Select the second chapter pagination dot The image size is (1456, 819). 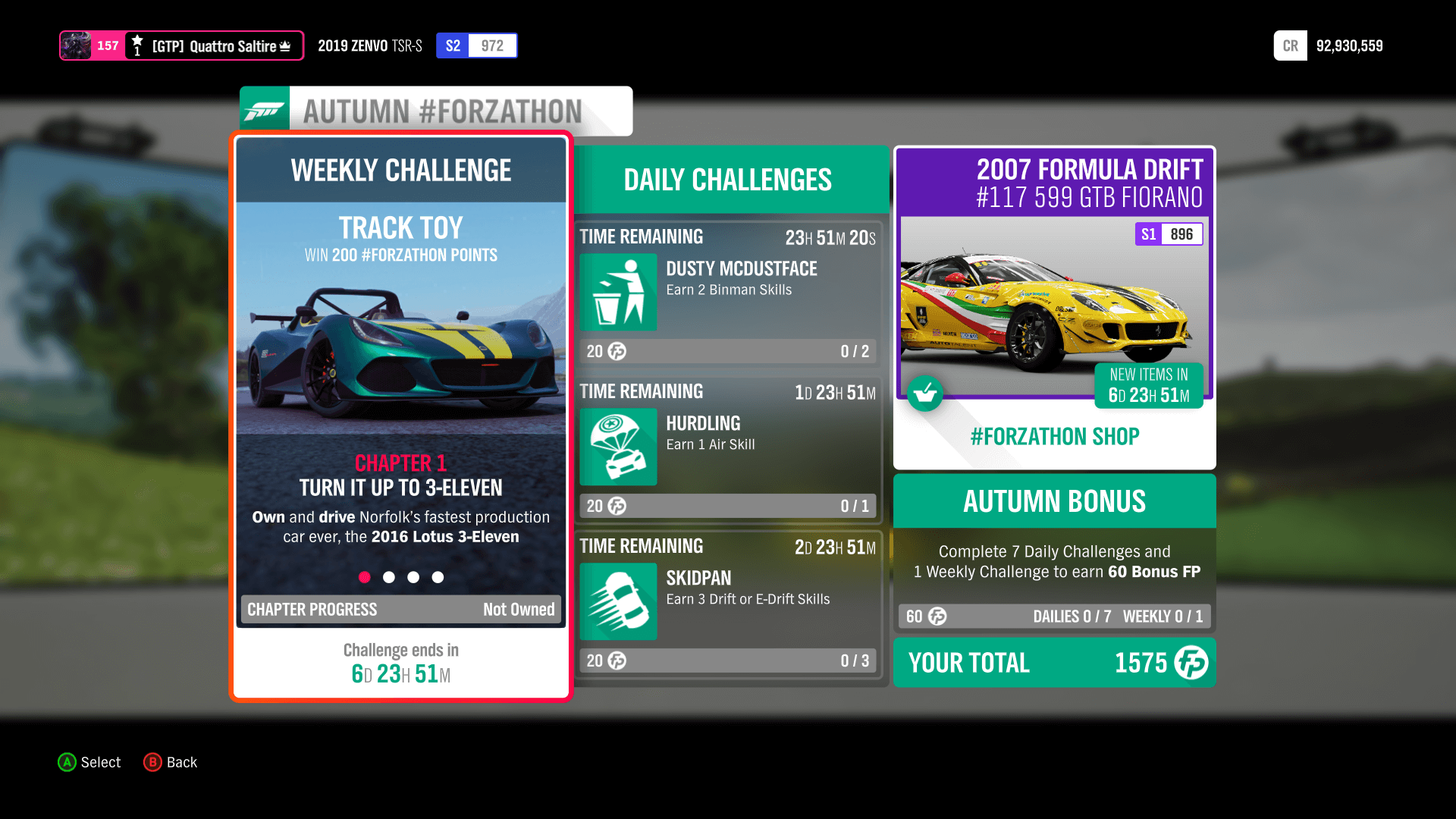389,577
